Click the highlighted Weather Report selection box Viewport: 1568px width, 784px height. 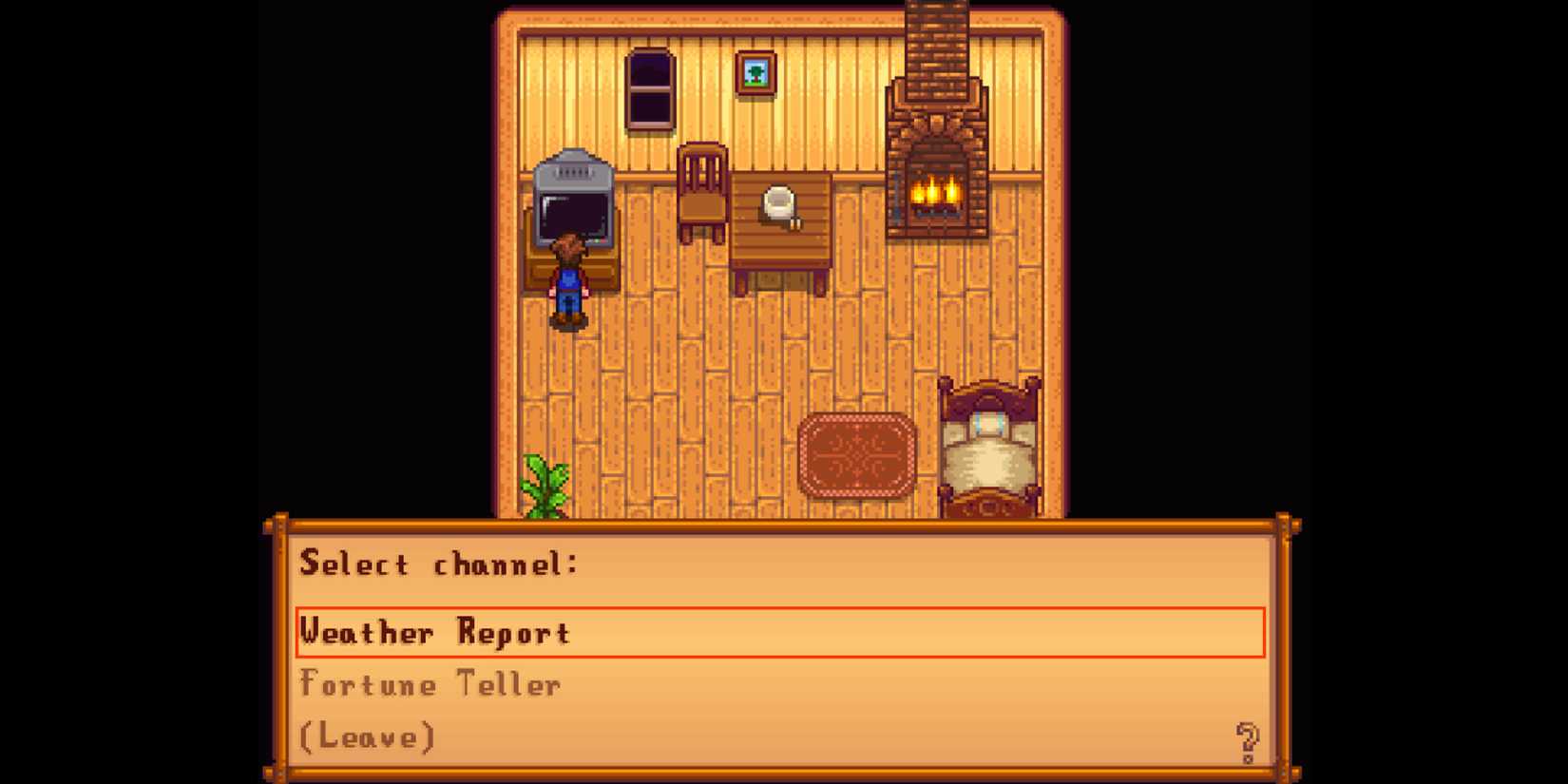point(779,631)
